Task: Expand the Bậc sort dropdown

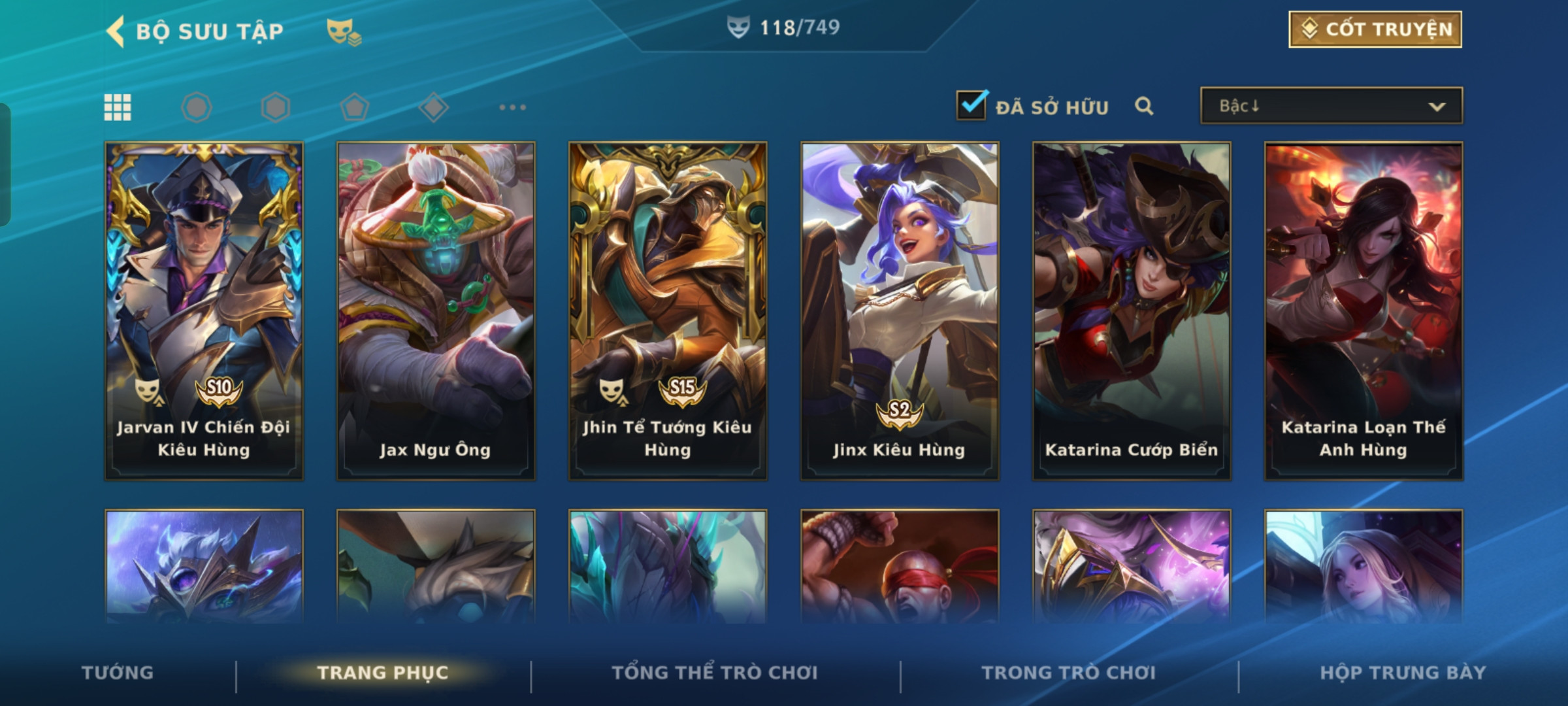Action: tap(1331, 106)
